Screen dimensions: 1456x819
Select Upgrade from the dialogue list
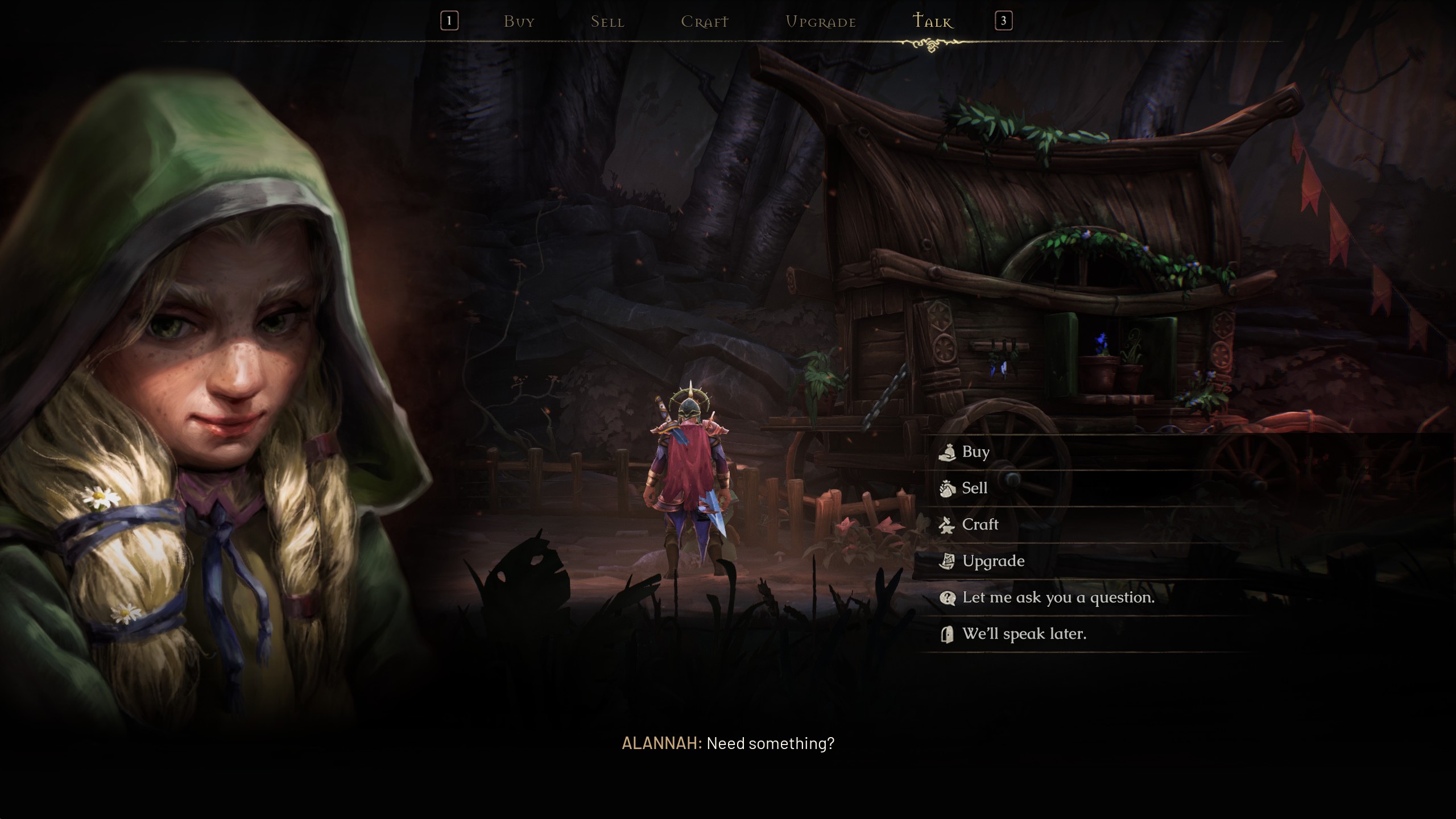[993, 561]
